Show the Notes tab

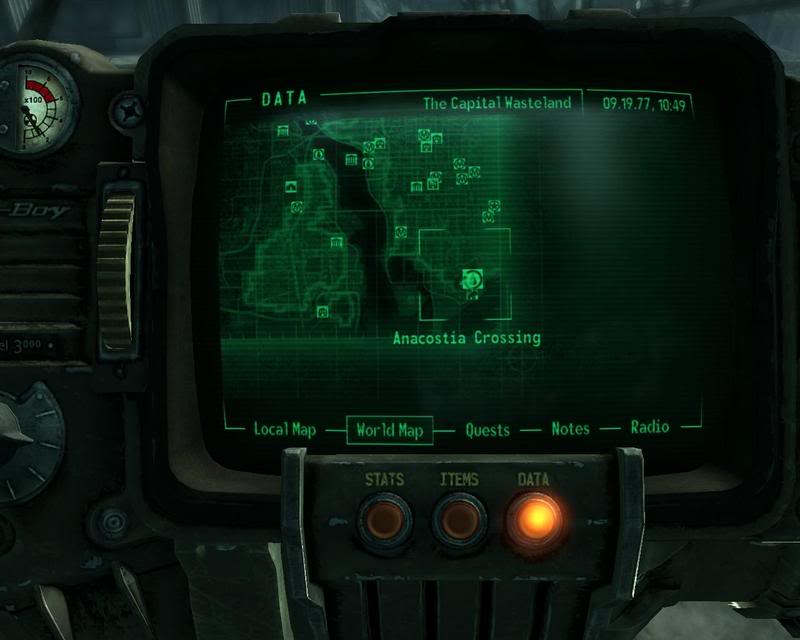coord(571,429)
